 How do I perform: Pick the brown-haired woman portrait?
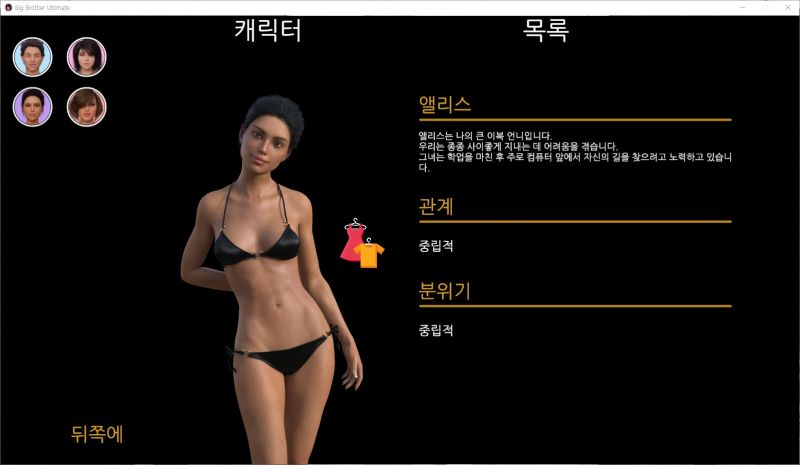point(87,107)
